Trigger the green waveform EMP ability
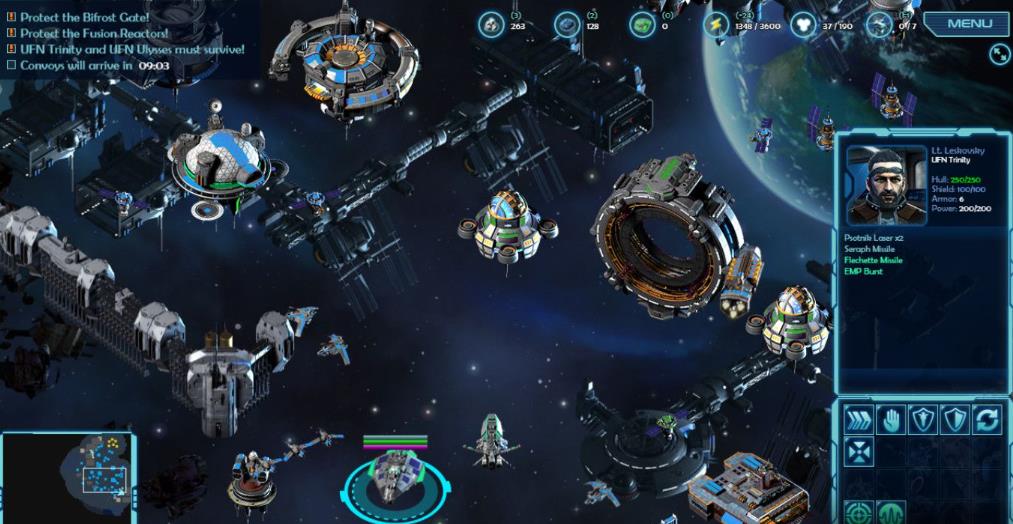1013x524 pixels. coord(890,512)
